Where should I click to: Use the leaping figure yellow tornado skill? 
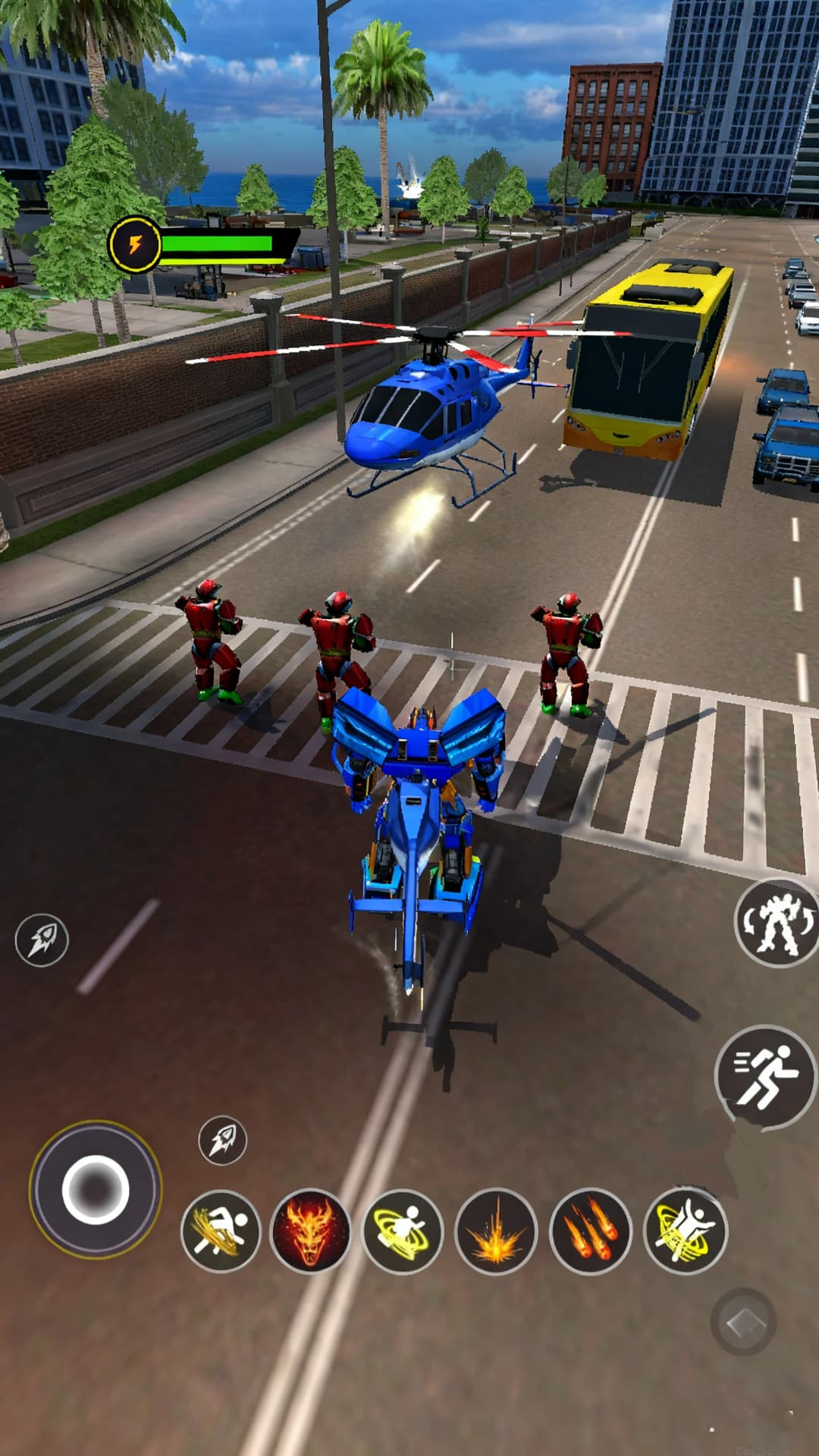tap(685, 1232)
